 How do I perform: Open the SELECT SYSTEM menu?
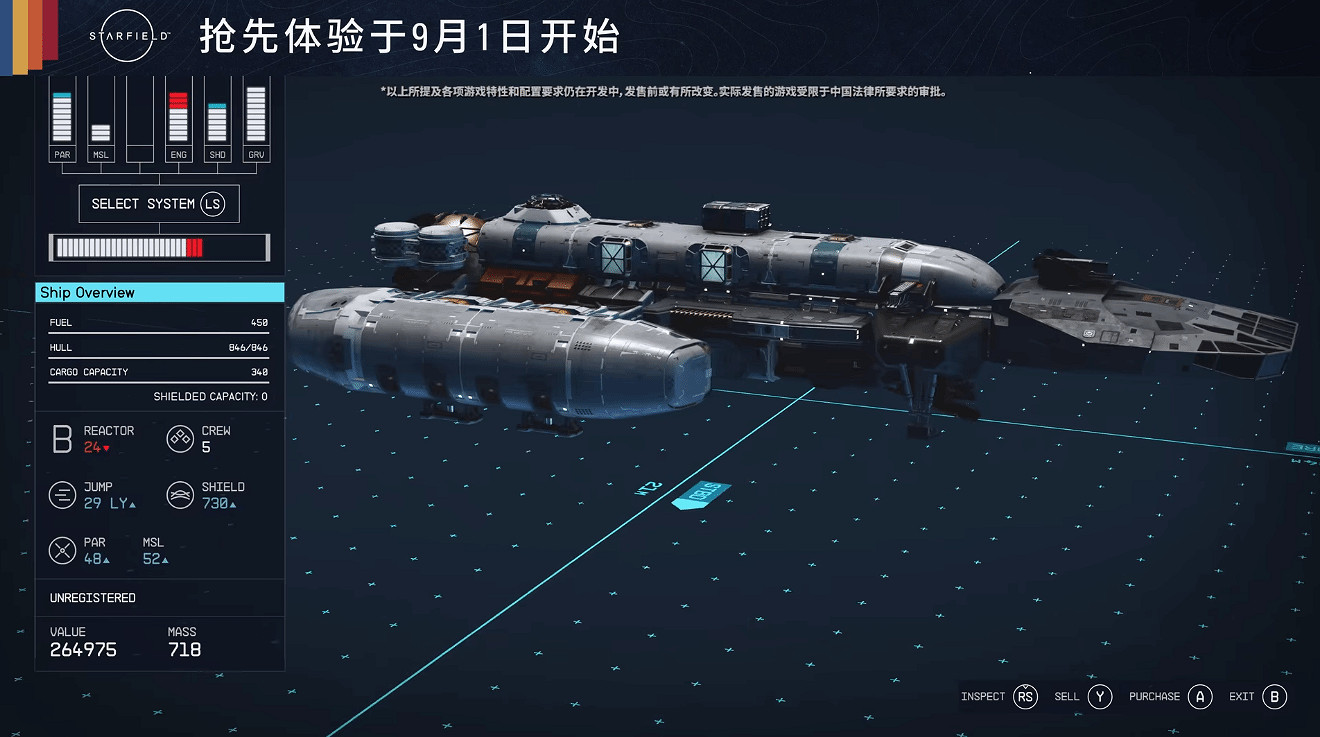[158, 203]
